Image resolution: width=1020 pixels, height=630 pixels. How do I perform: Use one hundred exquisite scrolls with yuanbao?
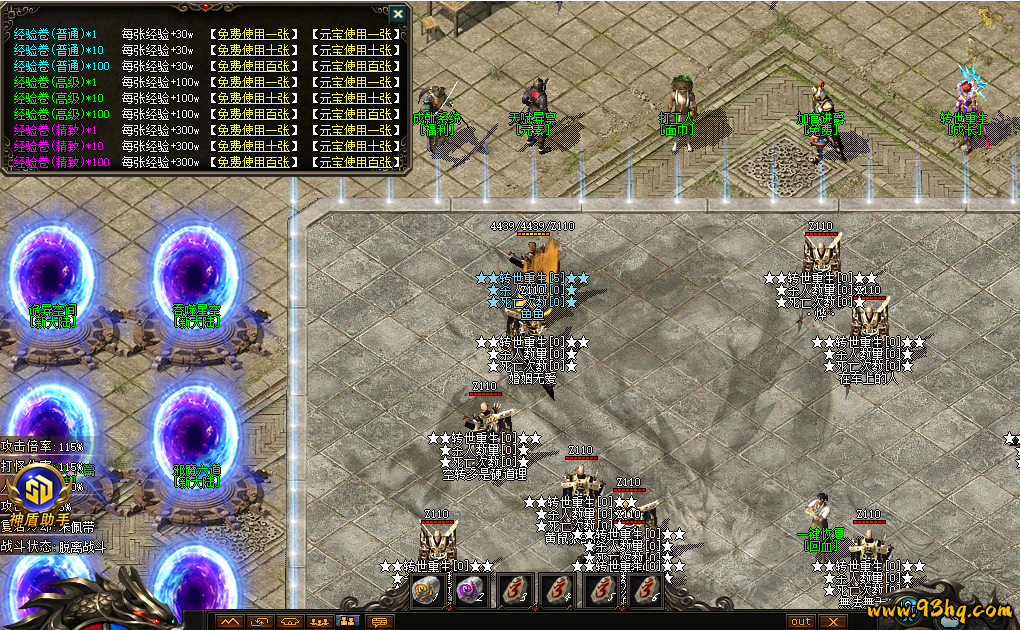[x=354, y=162]
